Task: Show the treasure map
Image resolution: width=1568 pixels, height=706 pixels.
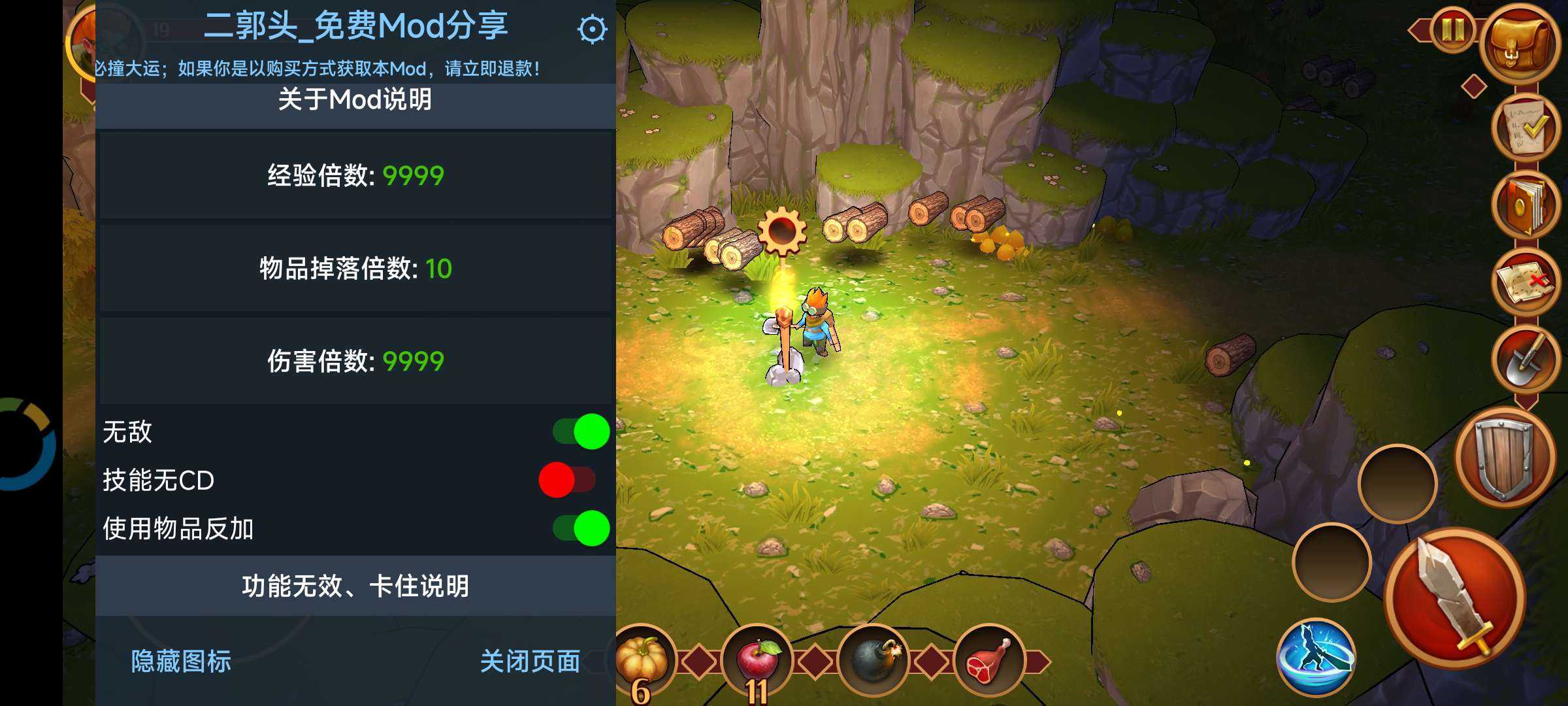Action: click(1526, 282)
